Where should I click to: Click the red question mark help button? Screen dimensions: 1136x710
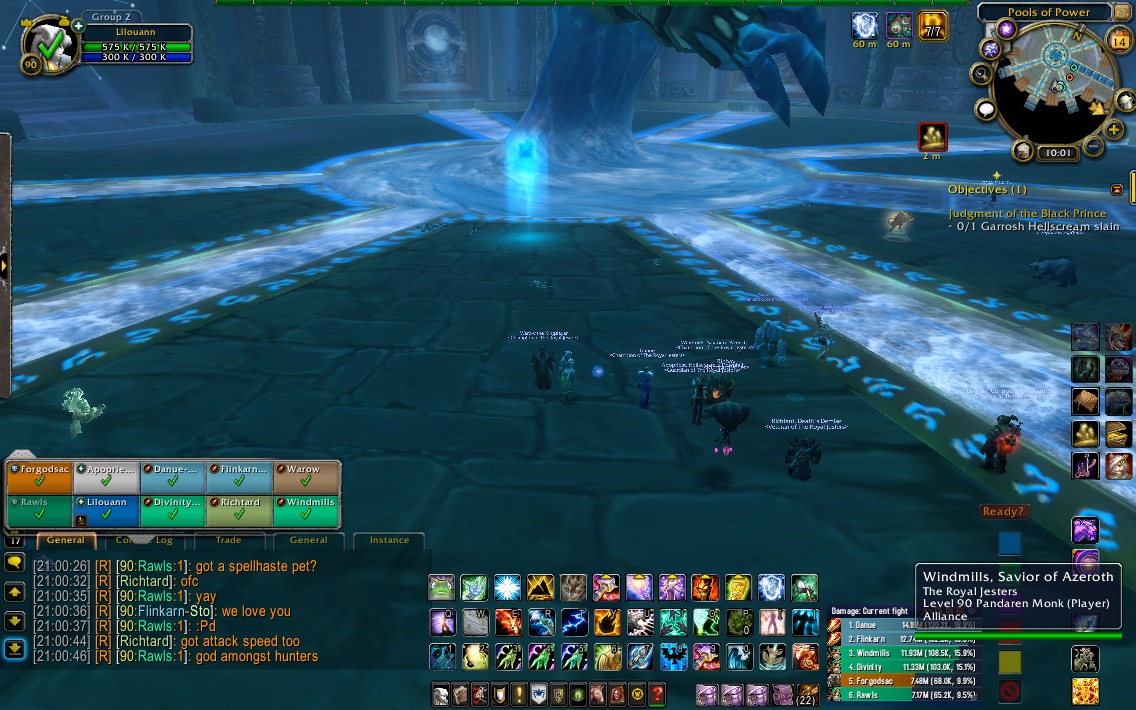coord(657,693)
